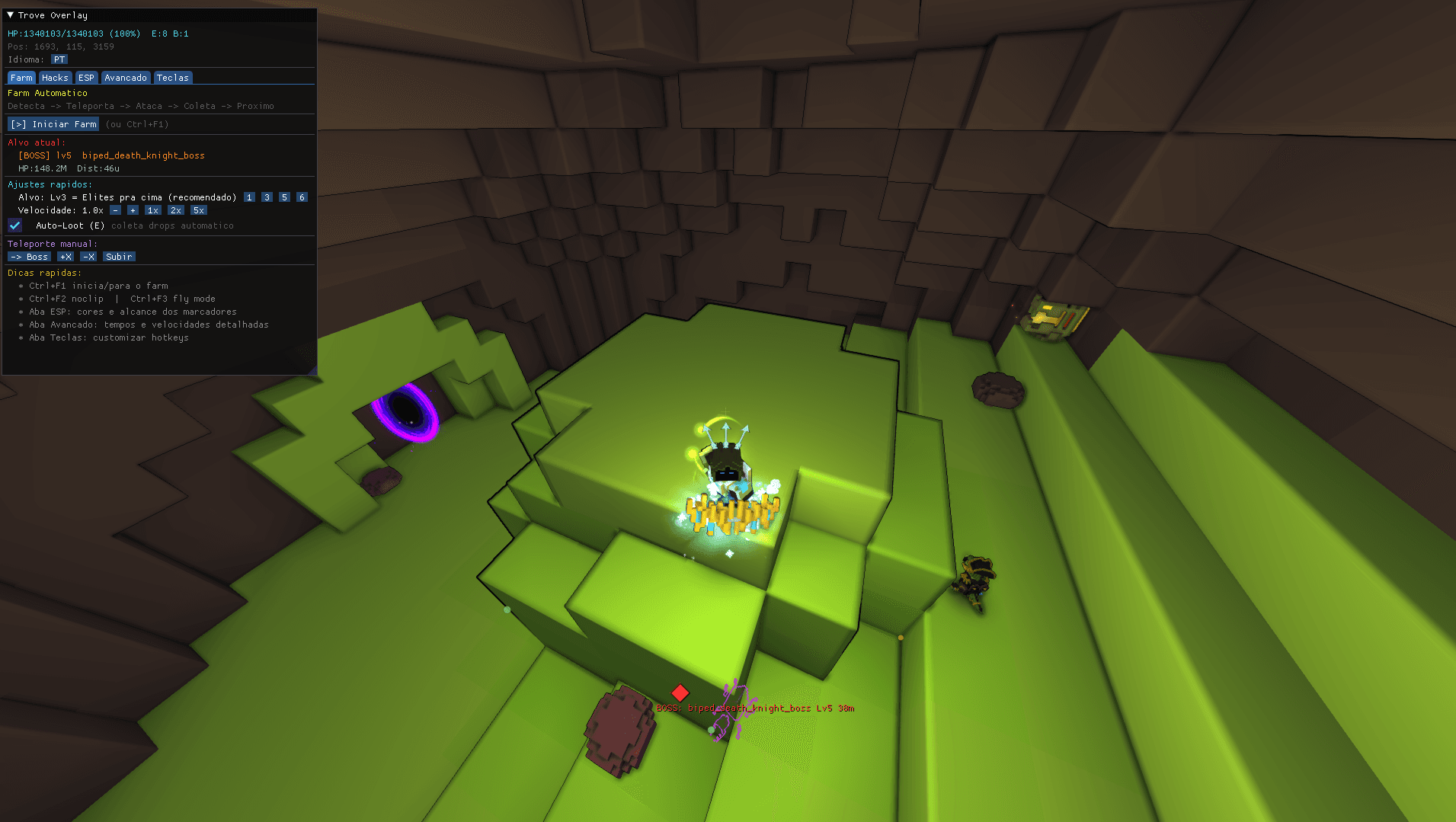Set target Alvo level to 1
This screenshot has width=1456, height=822.
[x=248, y=197]
